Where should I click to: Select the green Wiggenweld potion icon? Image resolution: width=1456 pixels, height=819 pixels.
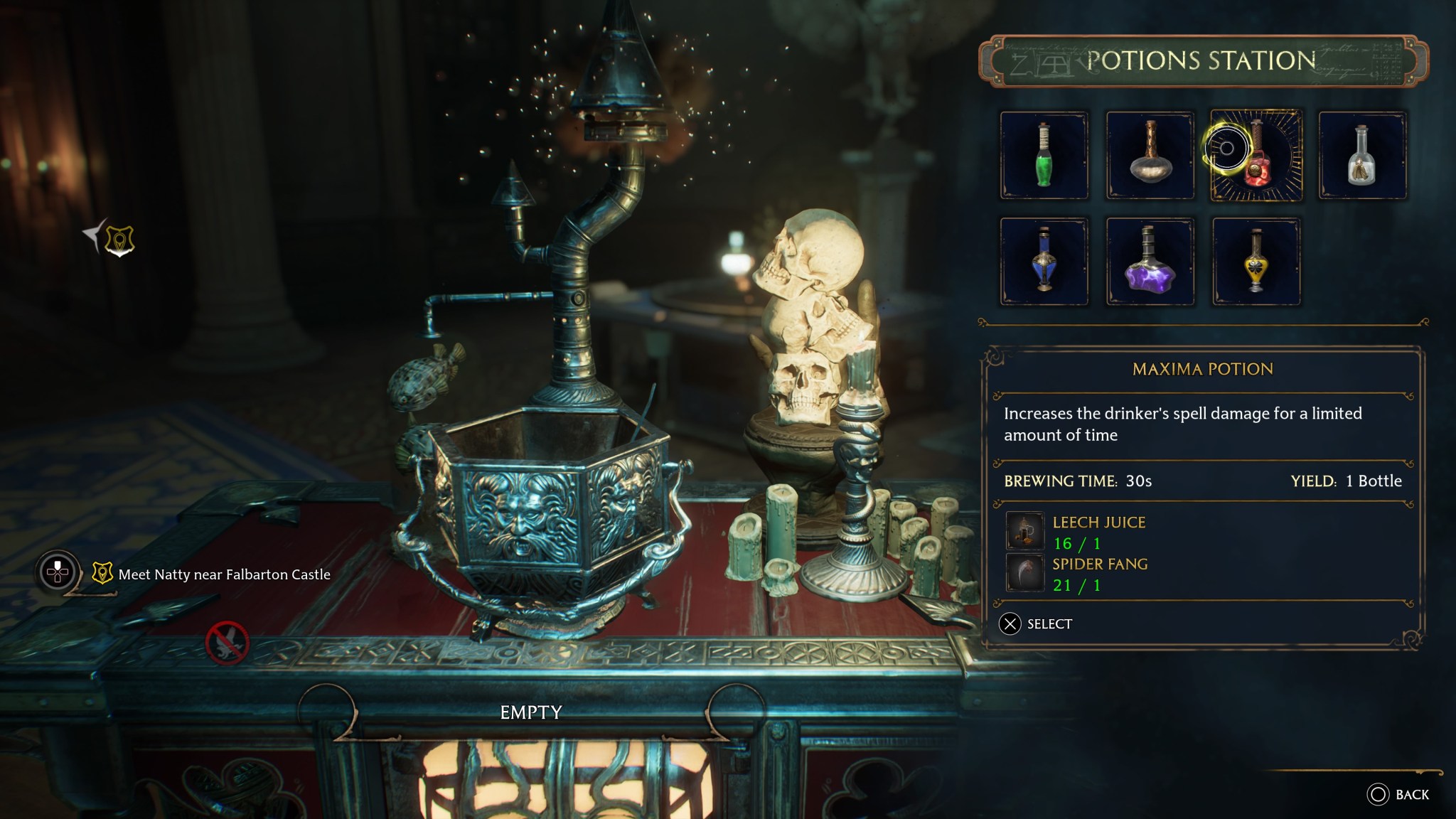1045,155
